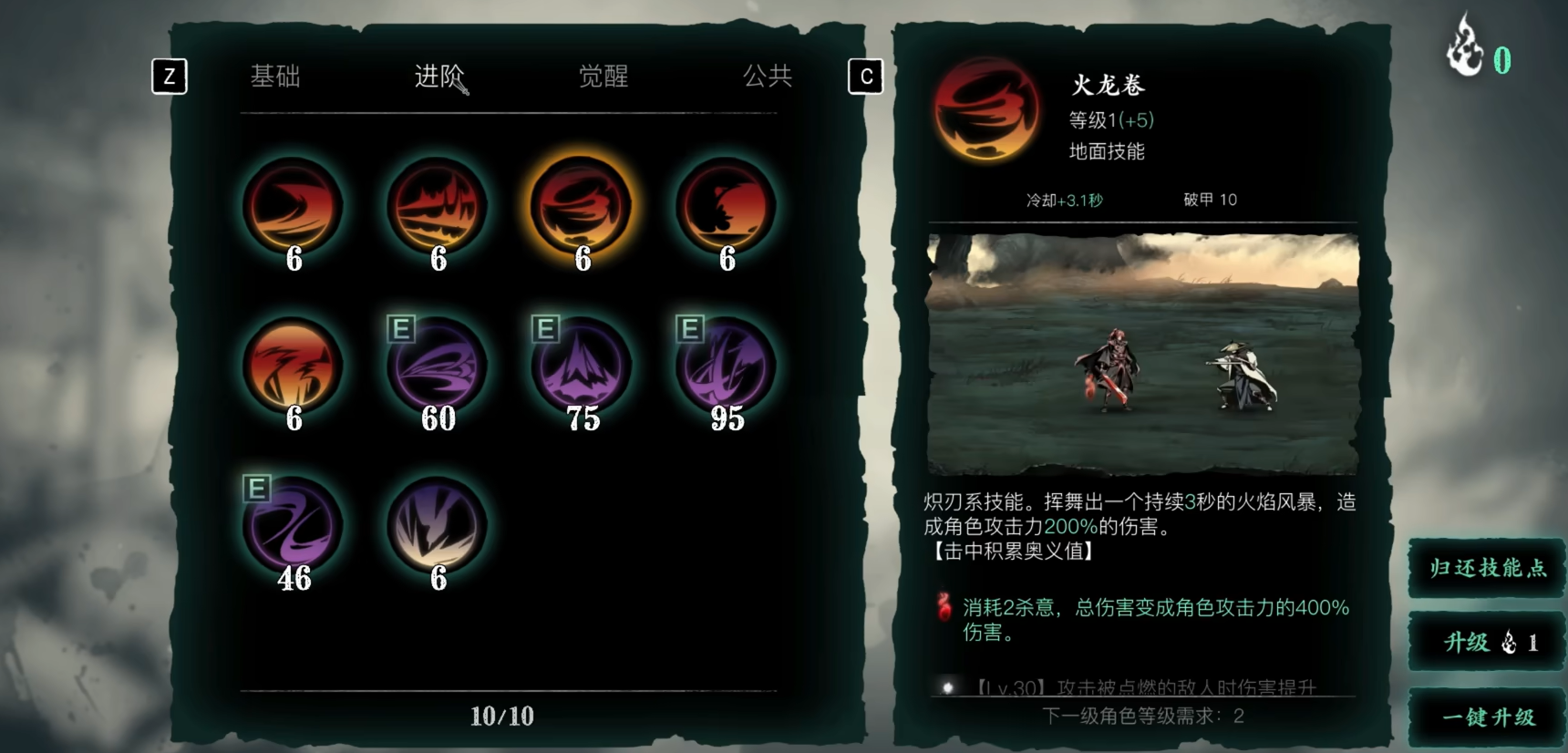The width and height of the screenshot is (1568, 753).
Task: Click the purple skill icon costing 95
Action: pyautogui.click(x=725, y=367)
